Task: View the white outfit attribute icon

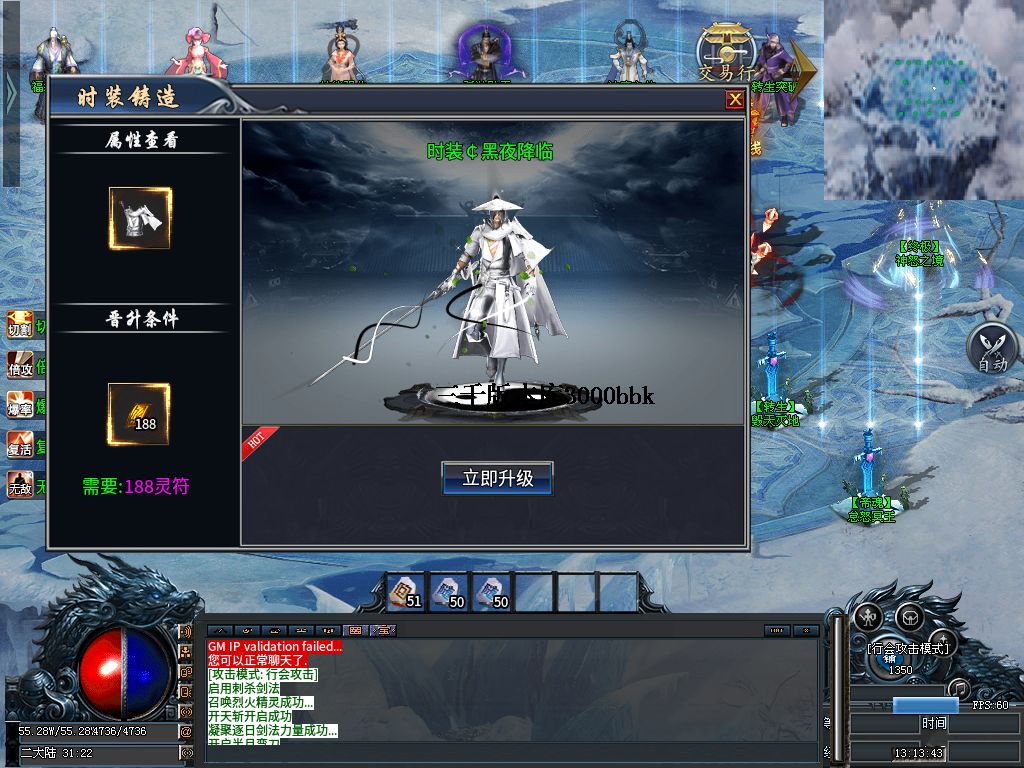Action: pos(140,218)
